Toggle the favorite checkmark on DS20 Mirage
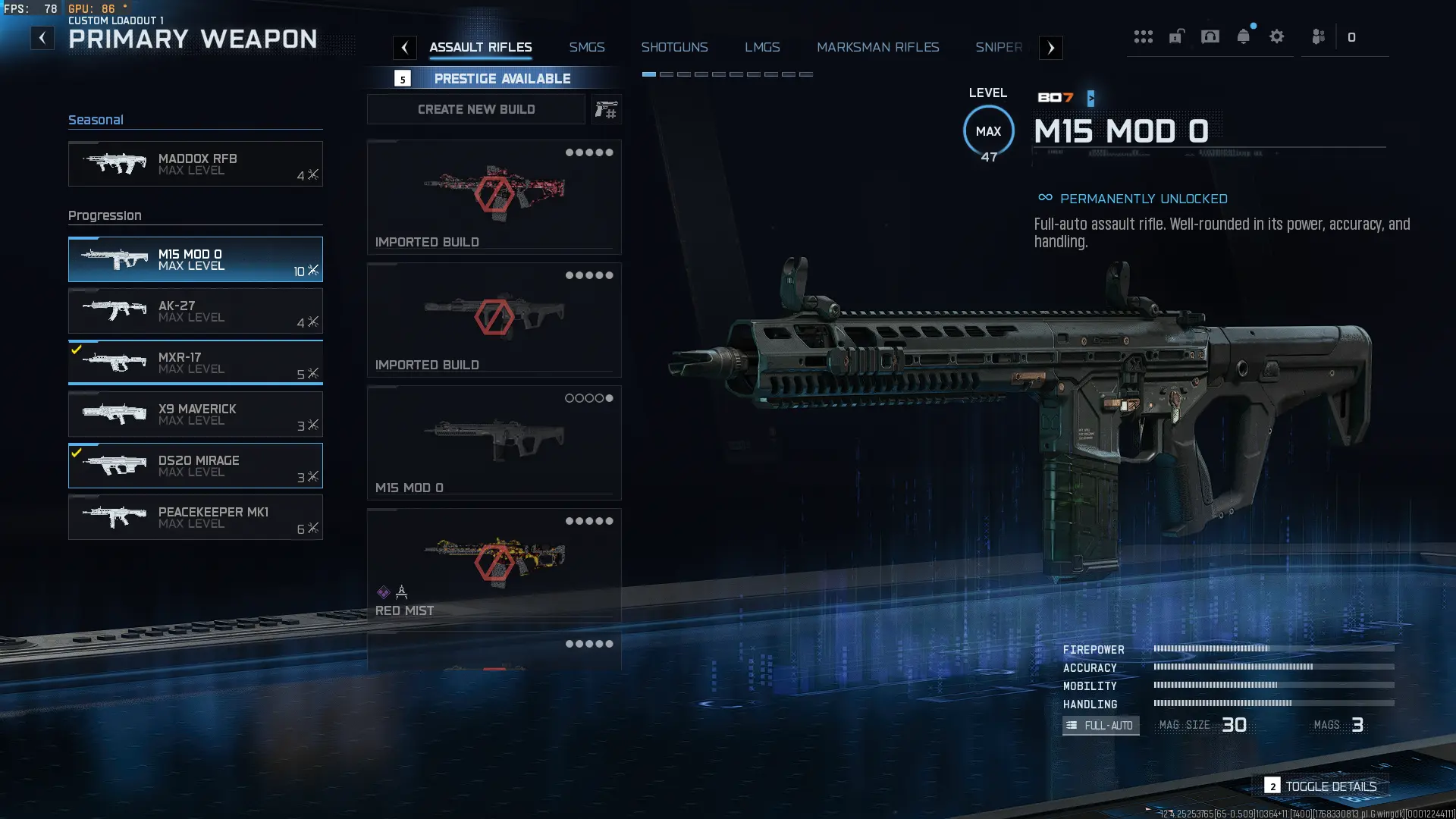Viewport: 1456px width, 819px height. coord(77,453)
